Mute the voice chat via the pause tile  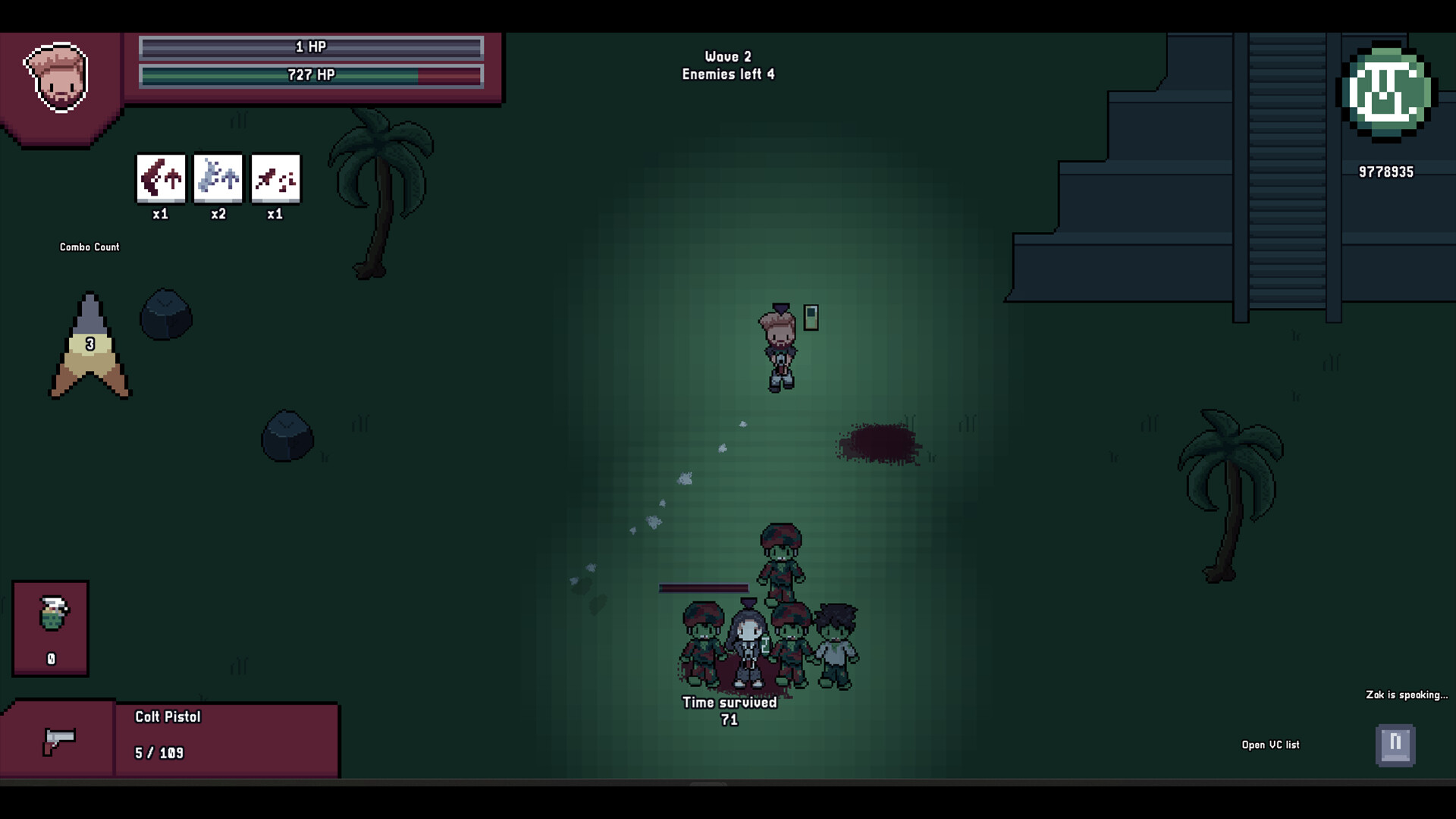pyautogui.click(x=1394, y=745)
